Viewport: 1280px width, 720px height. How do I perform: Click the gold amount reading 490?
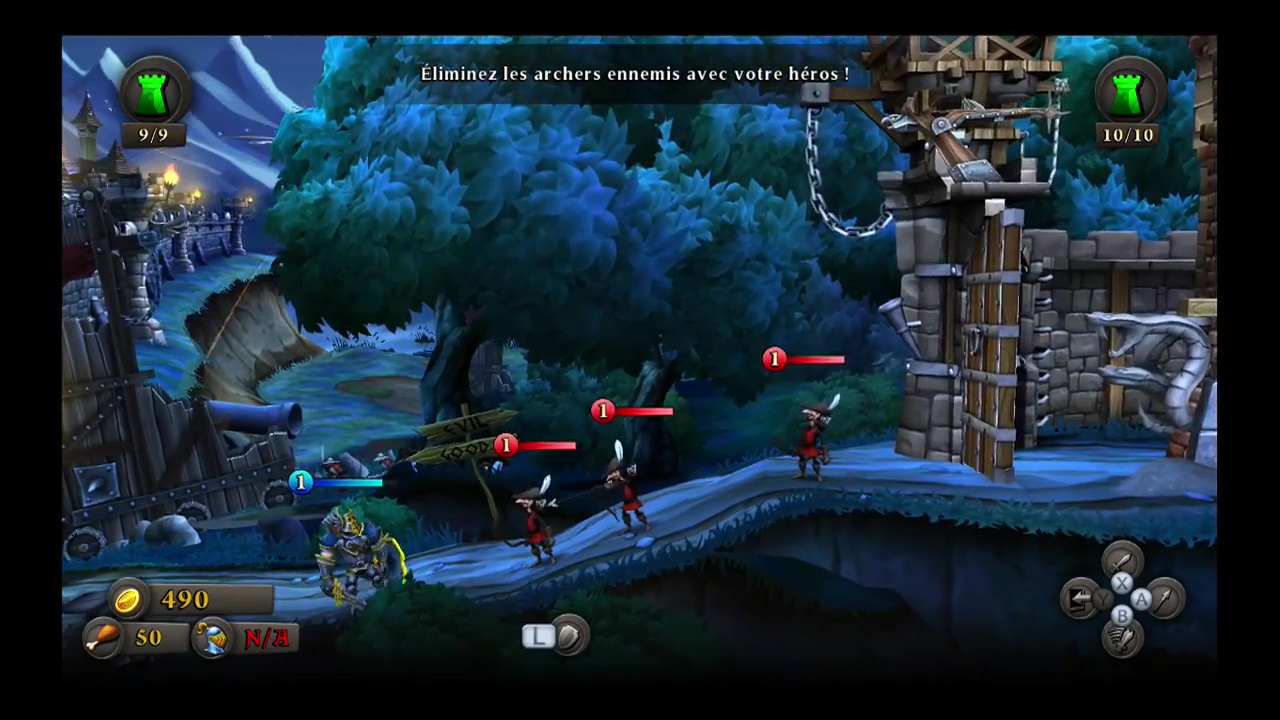[185, 599]
